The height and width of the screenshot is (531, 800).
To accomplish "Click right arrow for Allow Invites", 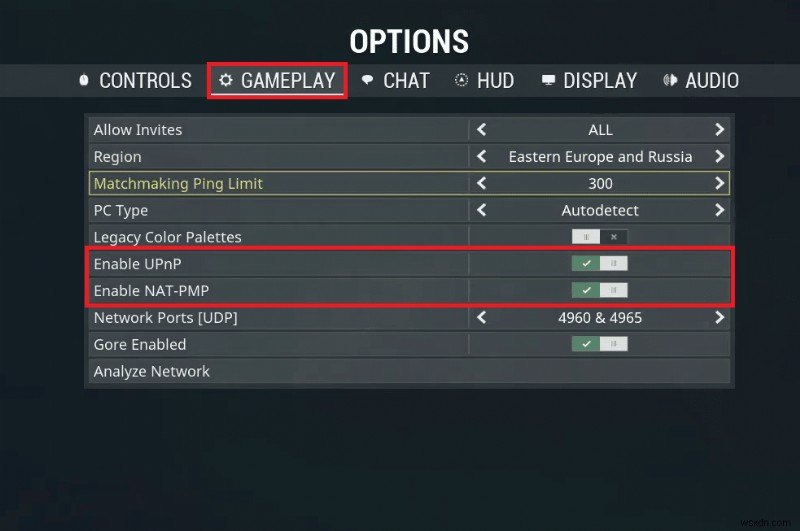I will click(719, 130).
